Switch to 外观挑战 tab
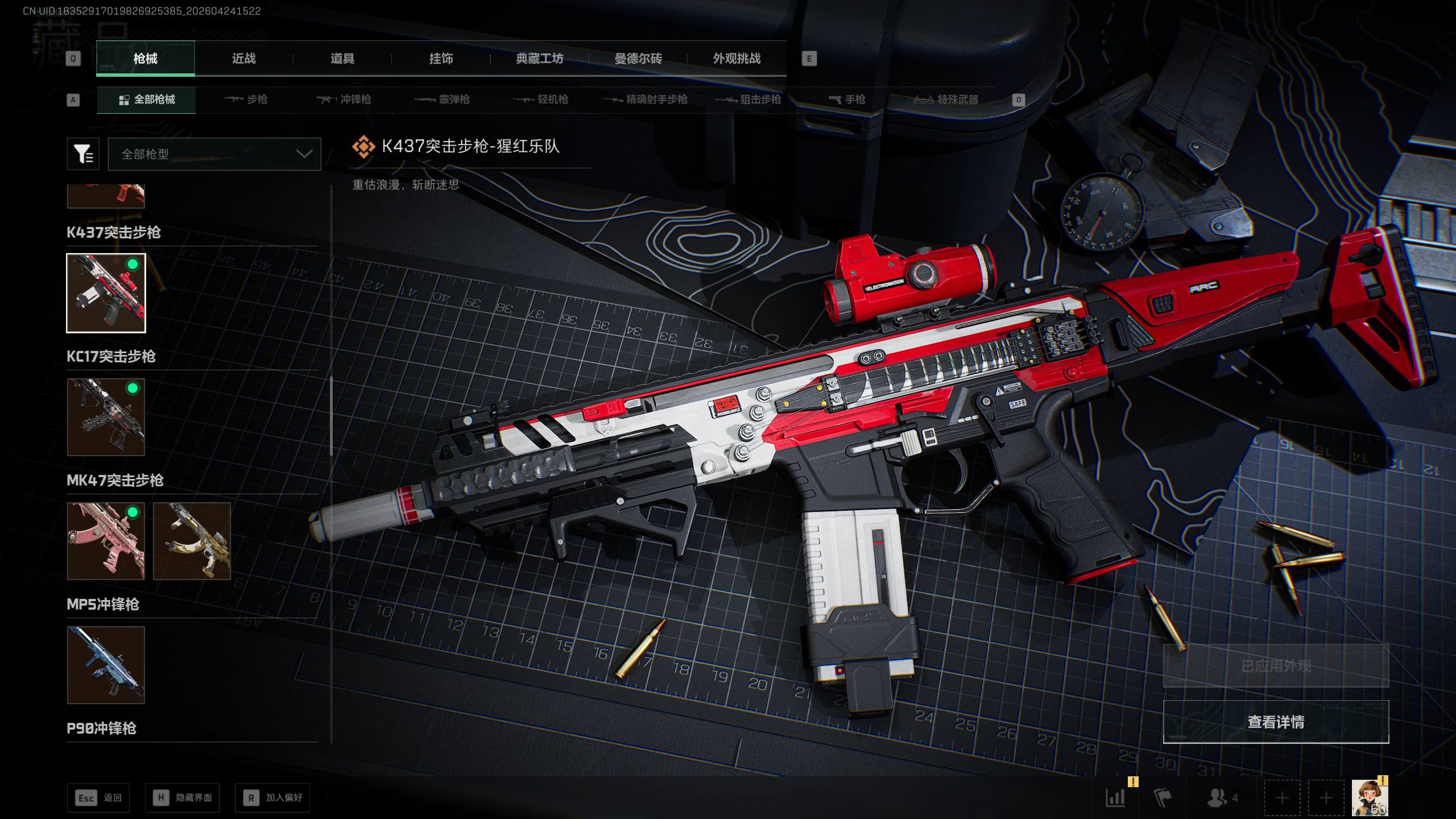Image resolution: width=1456 pixels, height=819 pixels. [737, 59]
